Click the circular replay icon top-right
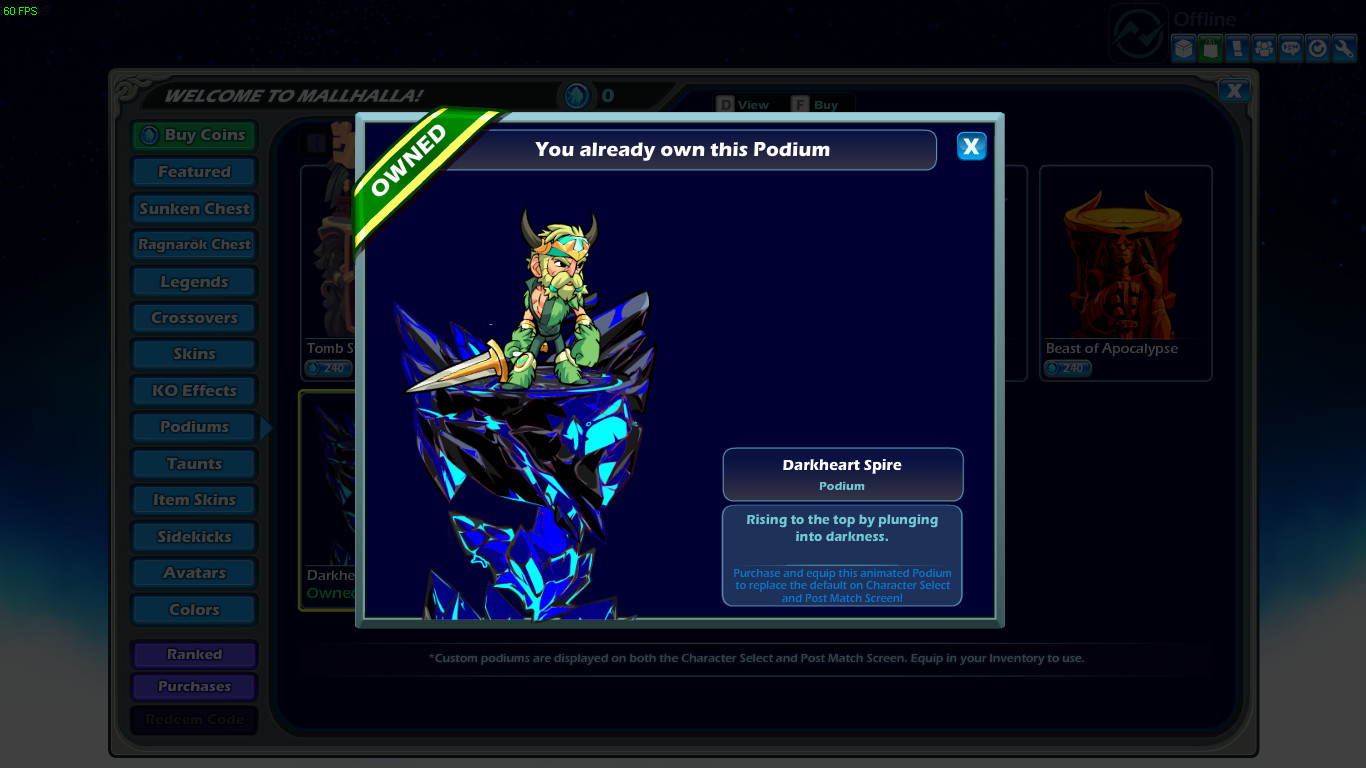 [1318, 47]
